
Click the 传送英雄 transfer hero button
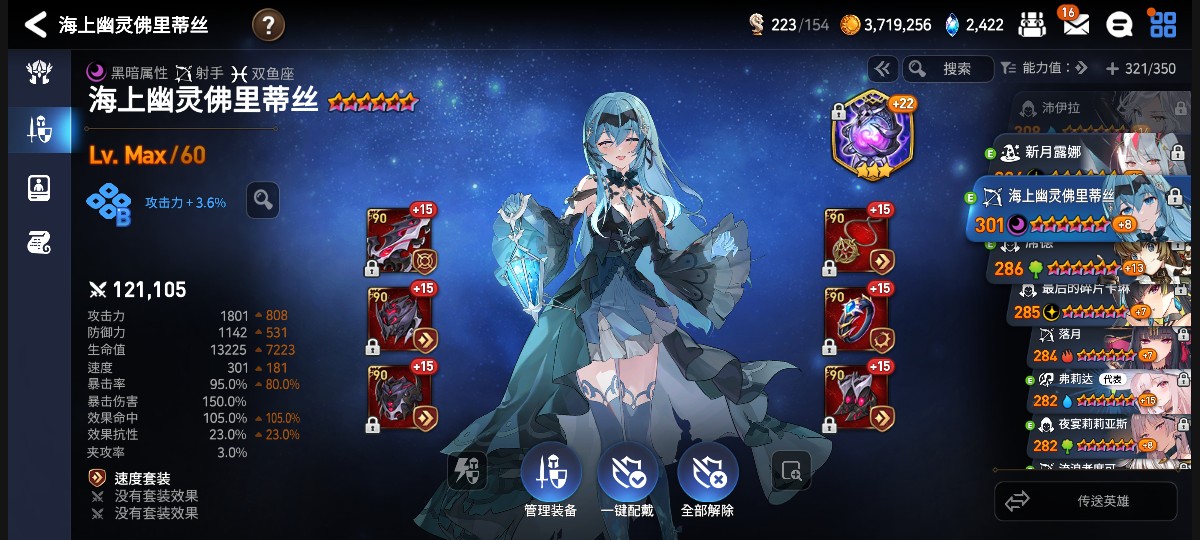click(1085, 501)
